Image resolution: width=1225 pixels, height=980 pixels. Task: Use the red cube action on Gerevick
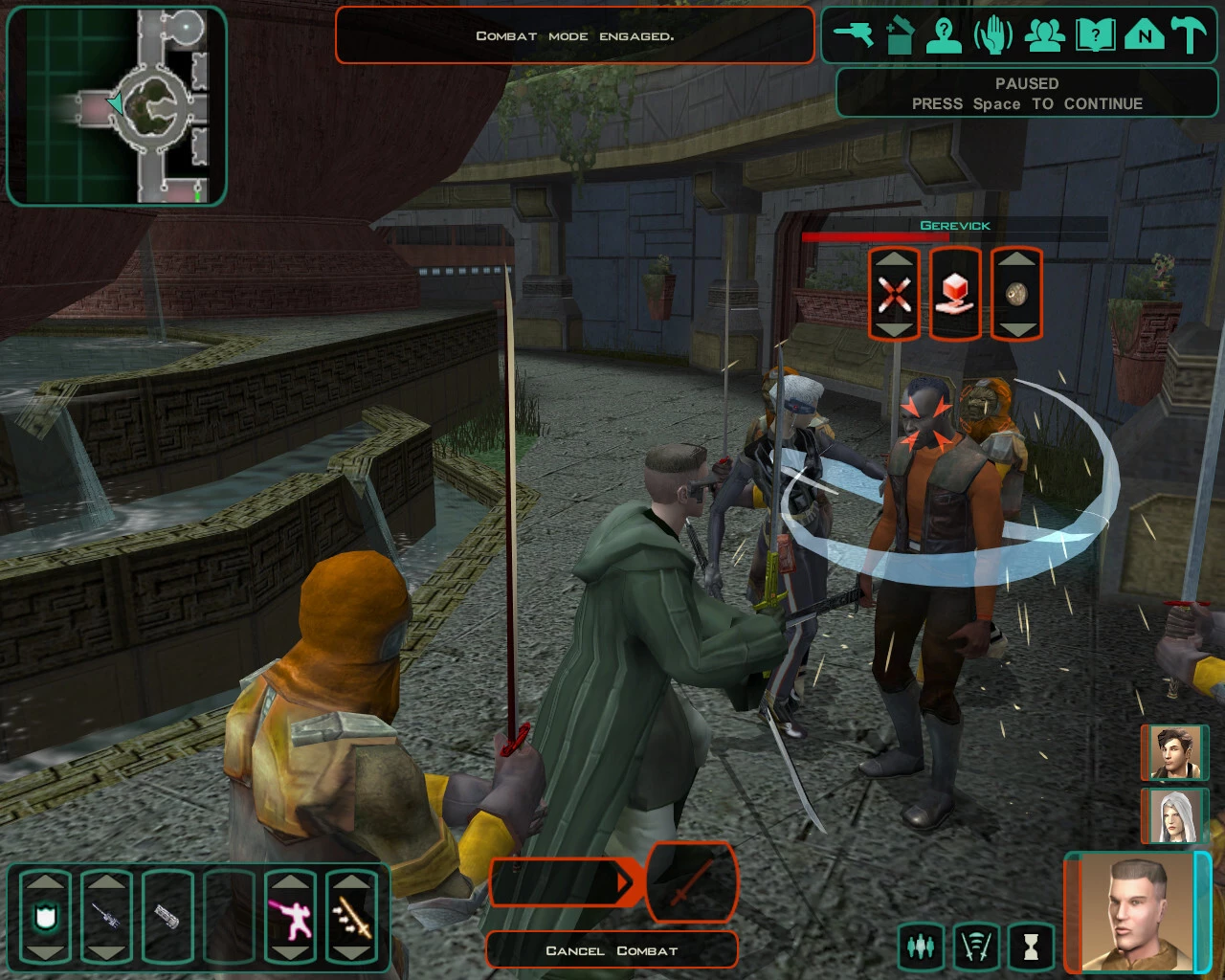[x=955, y=294]
